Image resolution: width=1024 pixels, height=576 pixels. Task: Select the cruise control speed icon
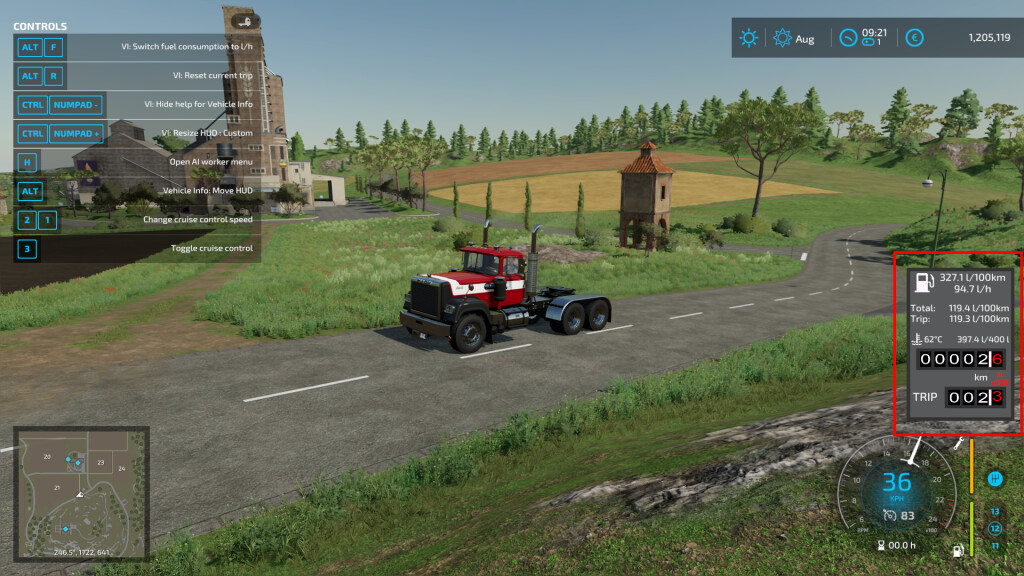889,515
